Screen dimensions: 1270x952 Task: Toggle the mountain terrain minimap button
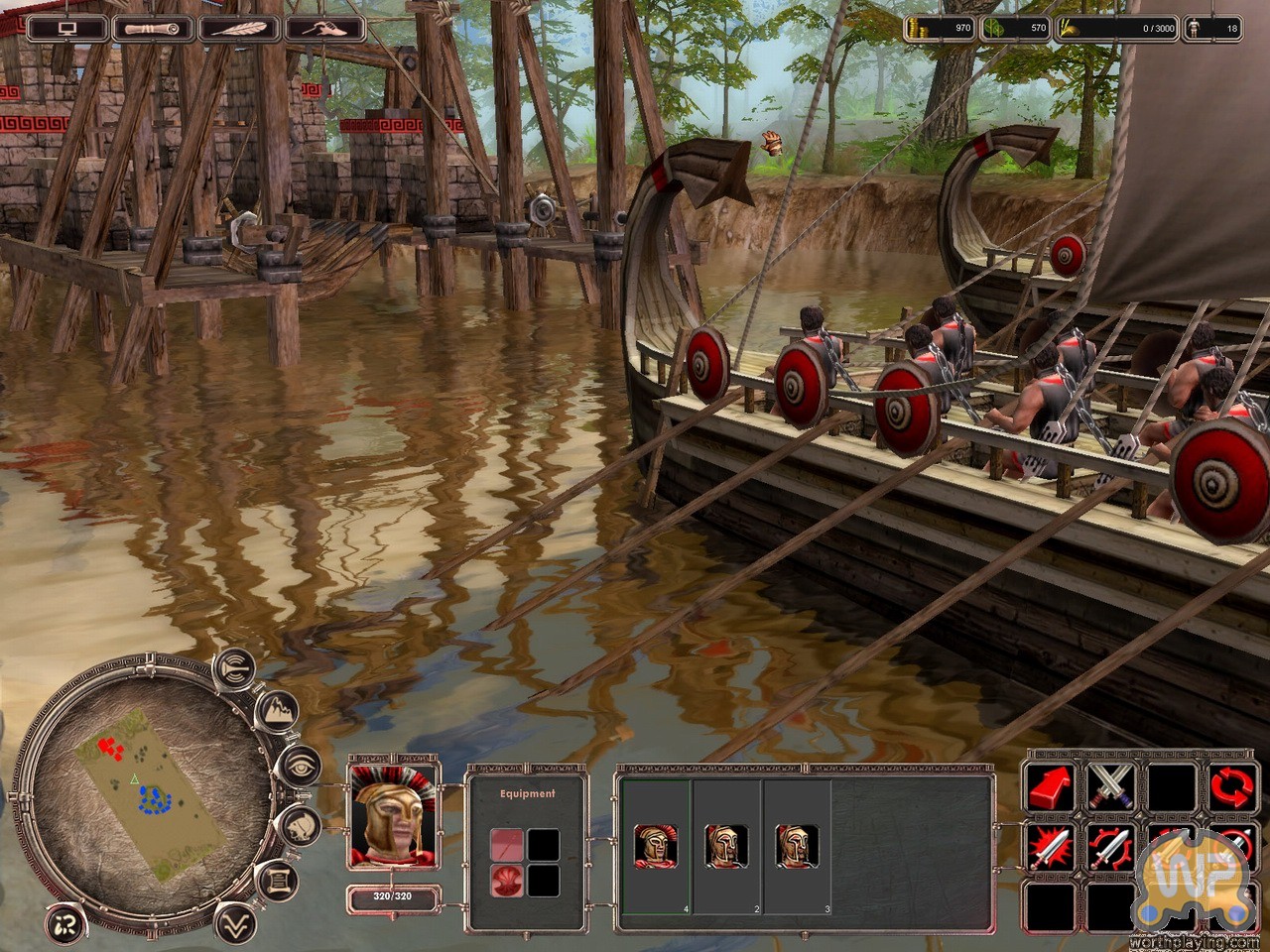[278, 709]
